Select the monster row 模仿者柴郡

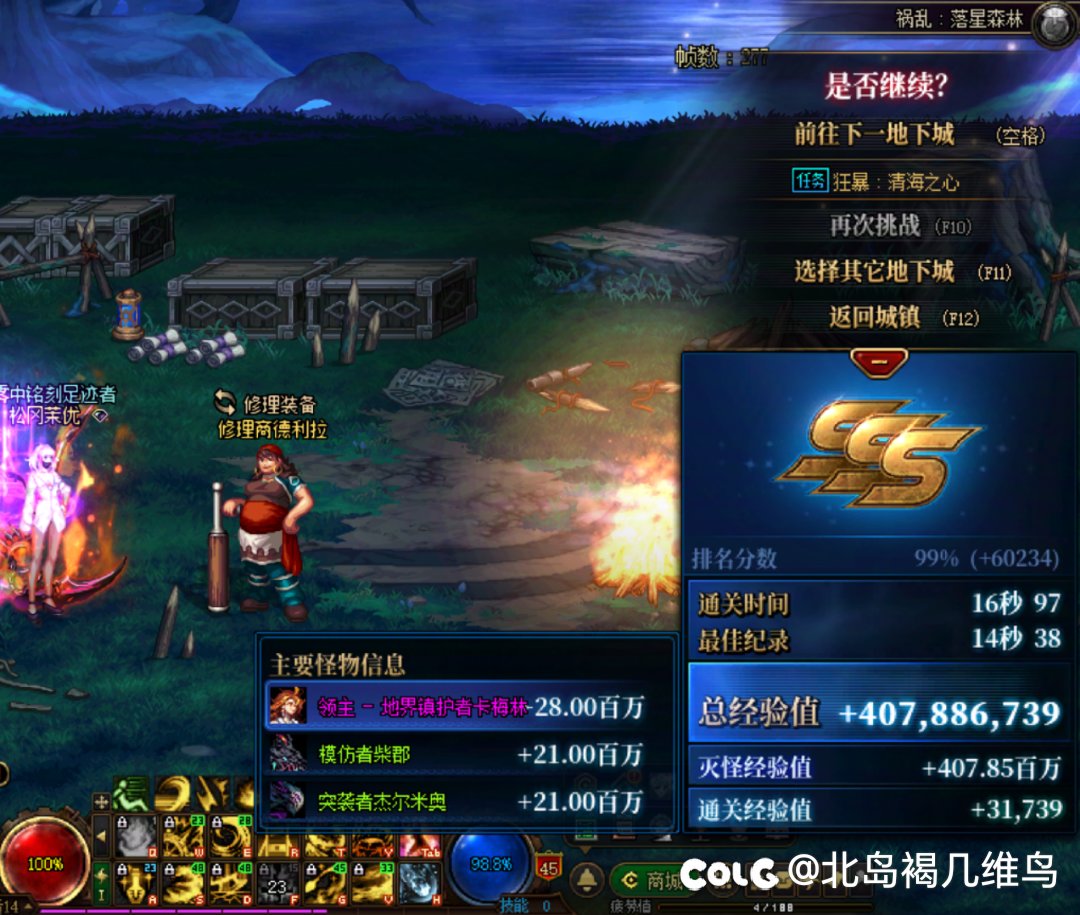[x=458, y=755]
